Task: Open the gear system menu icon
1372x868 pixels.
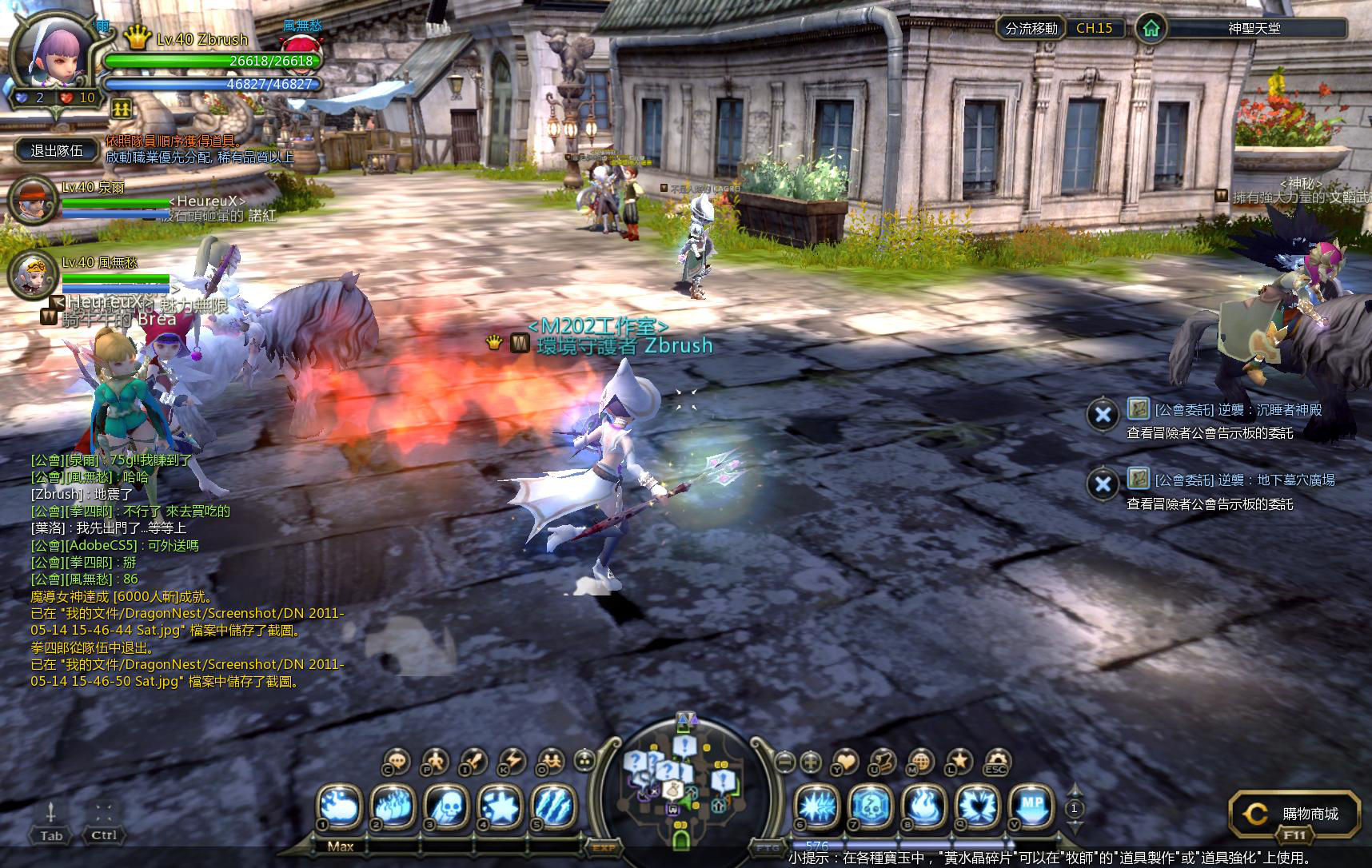Action: [995, 762]
